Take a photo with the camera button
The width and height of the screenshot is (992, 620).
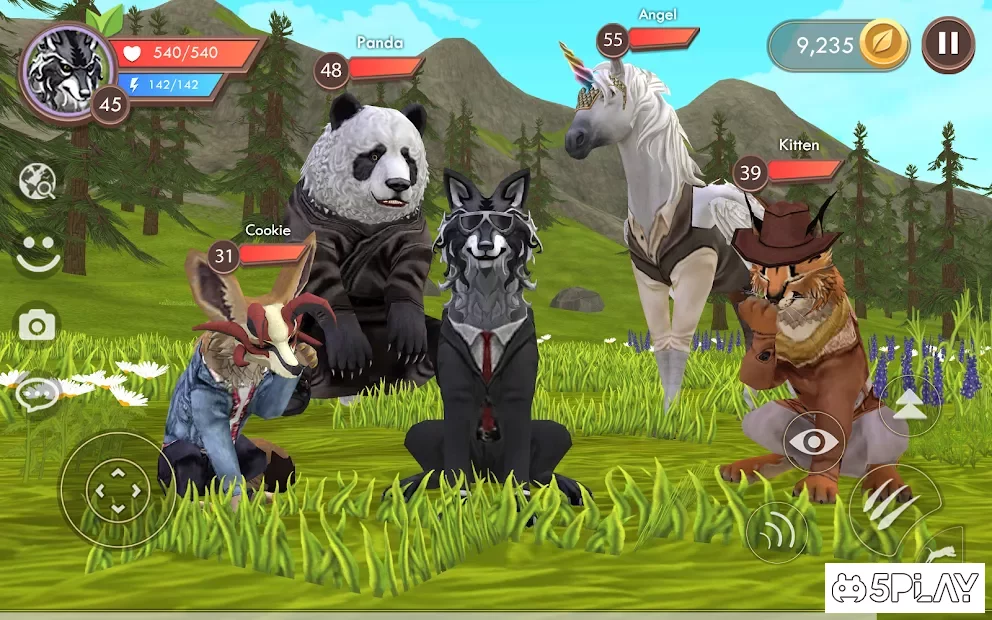coord(38,325)
